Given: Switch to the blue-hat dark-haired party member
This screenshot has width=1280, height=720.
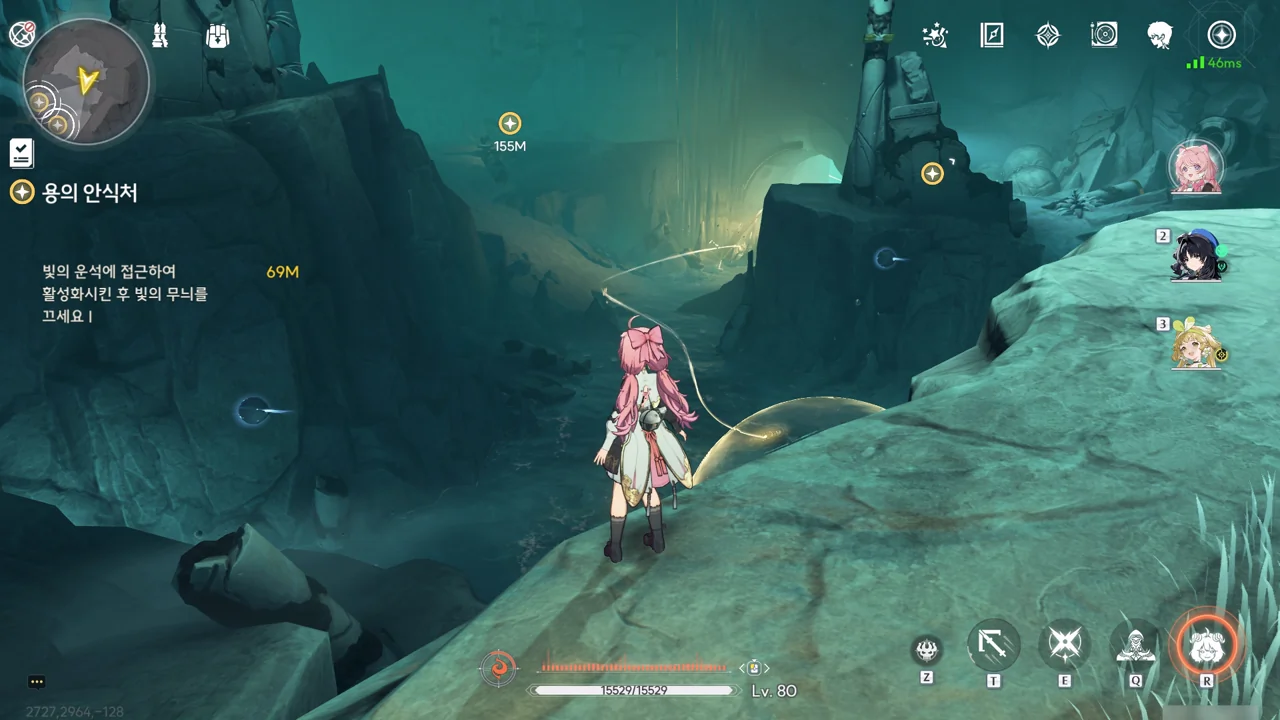Looking at the screenshot, I should pyautogui.click(x=1197, y=256).
